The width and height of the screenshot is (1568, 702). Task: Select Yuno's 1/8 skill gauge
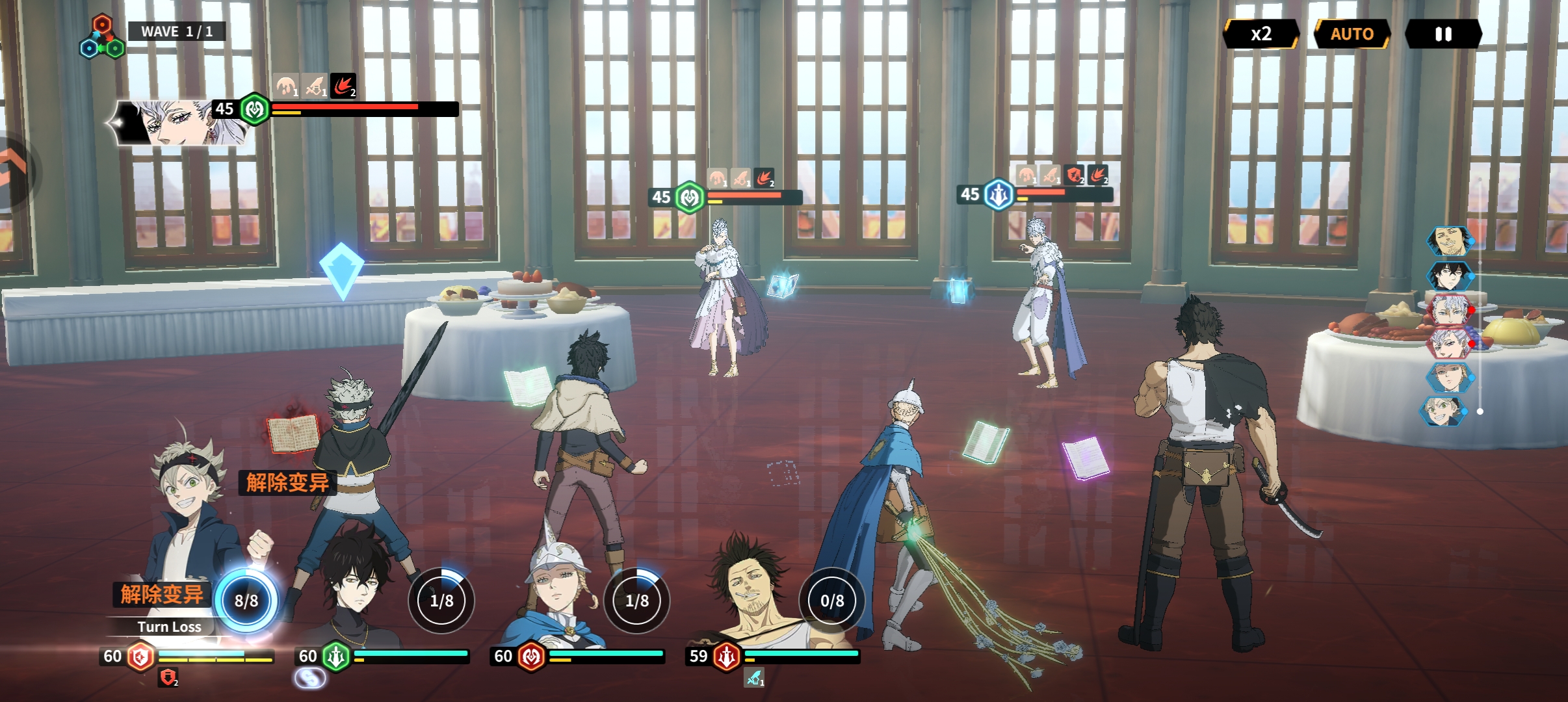pyautogui.click(x=441, y=601)
